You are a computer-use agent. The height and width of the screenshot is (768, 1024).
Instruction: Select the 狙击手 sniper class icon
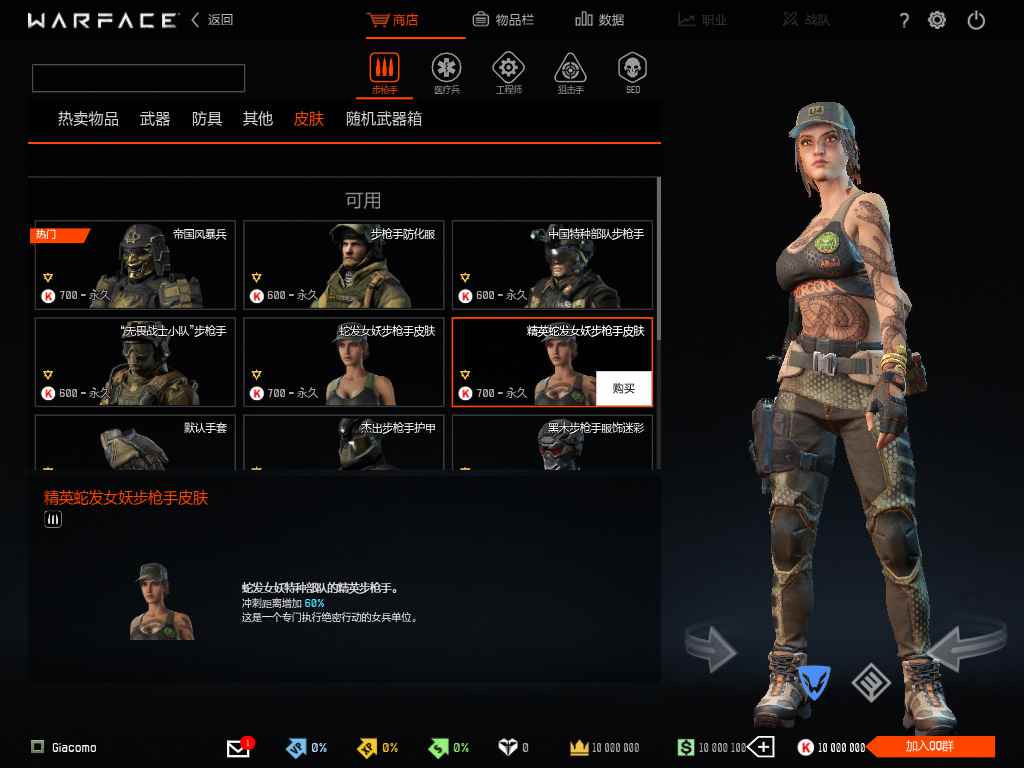[570, 70]
